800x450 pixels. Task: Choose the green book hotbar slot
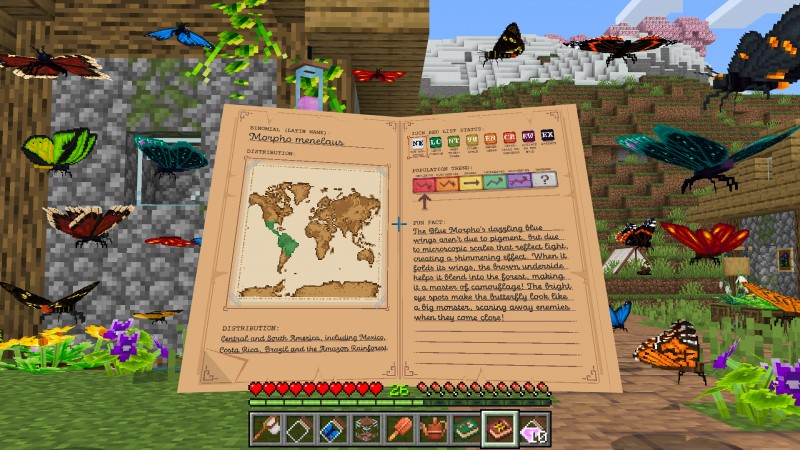[466, 429]
